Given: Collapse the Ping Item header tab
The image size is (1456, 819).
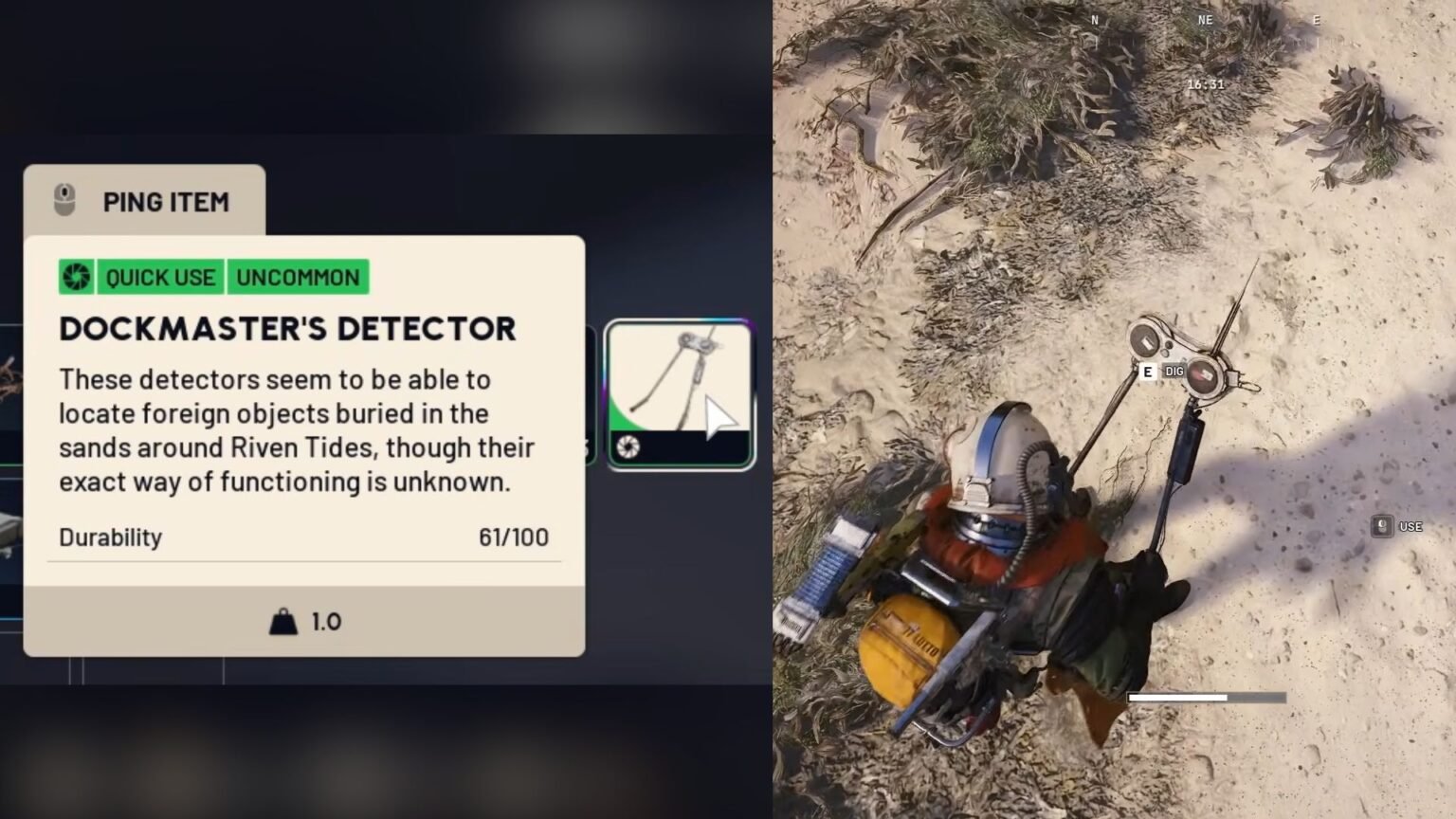Looking at the screenshot, I should tap(144, 200).
